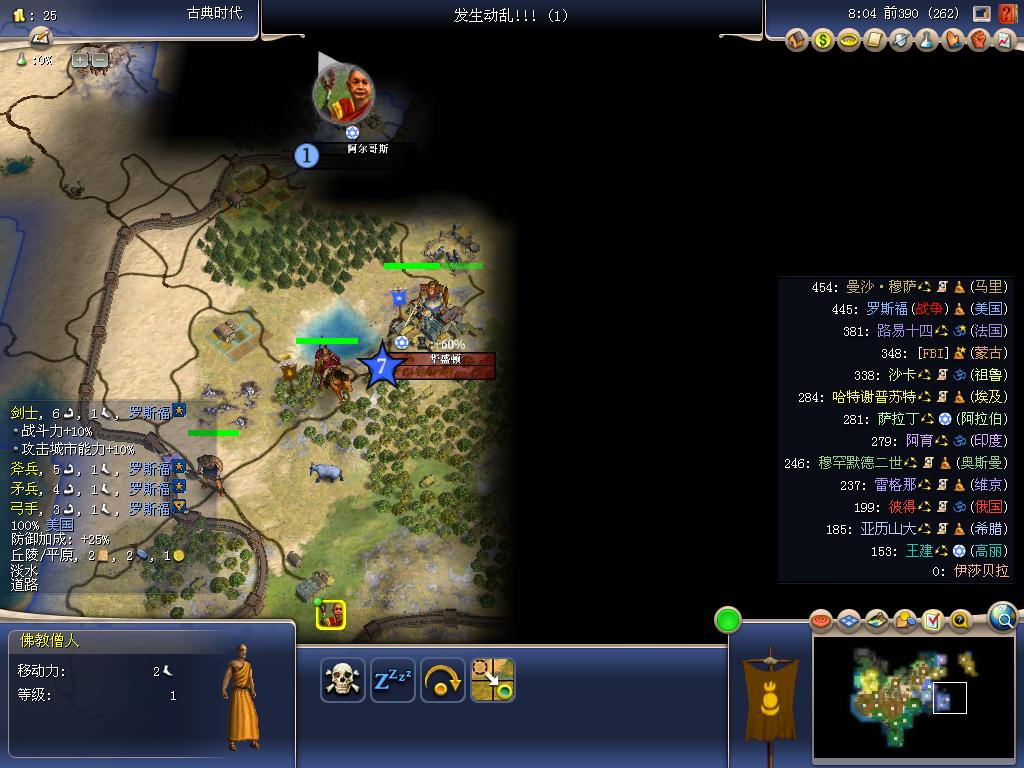Delete unit with skull and crossbones button

point(343,680)
